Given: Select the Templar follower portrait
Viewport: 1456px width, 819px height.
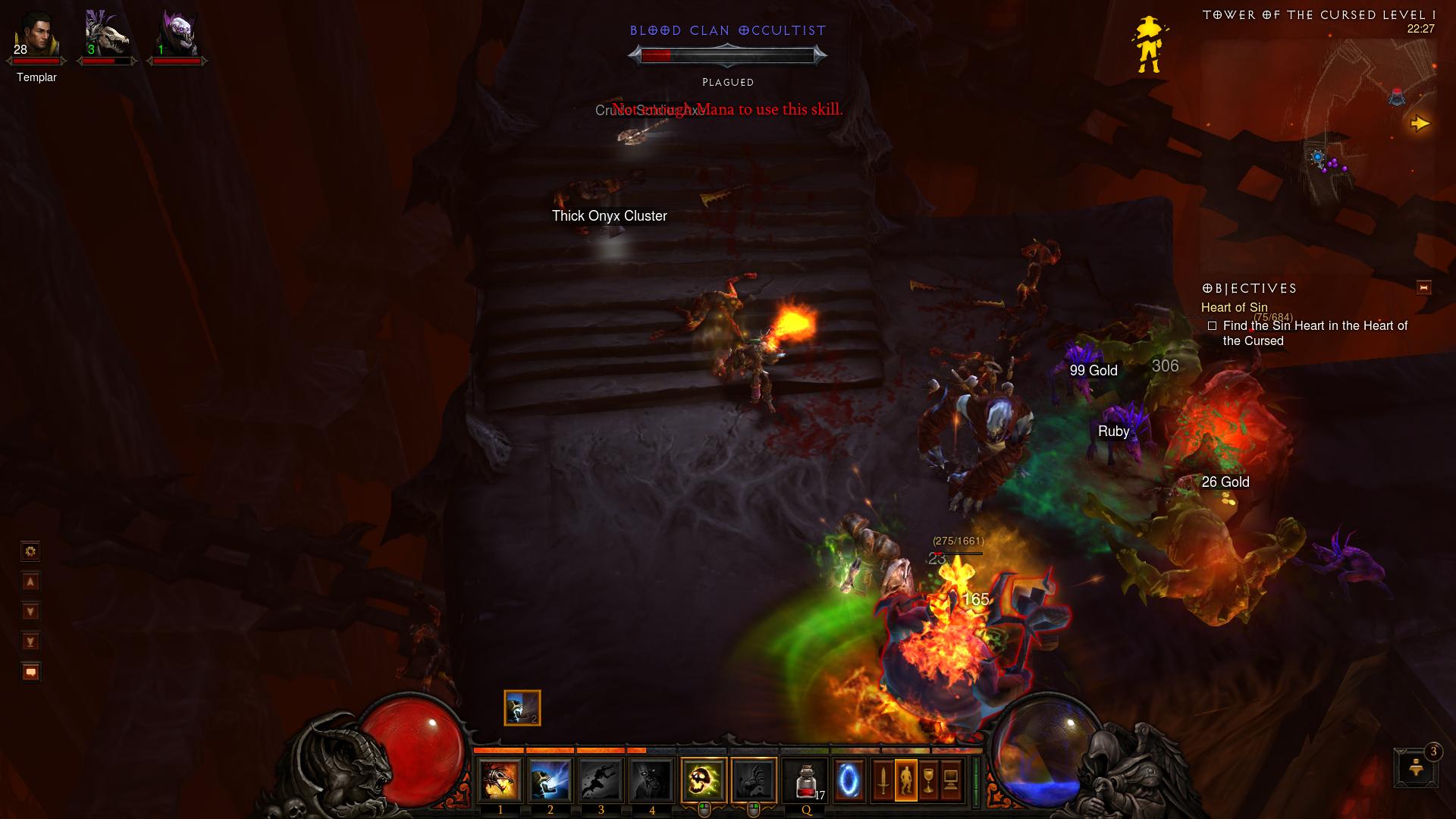Looking at the screenshot, I should (x=36, y=36).
